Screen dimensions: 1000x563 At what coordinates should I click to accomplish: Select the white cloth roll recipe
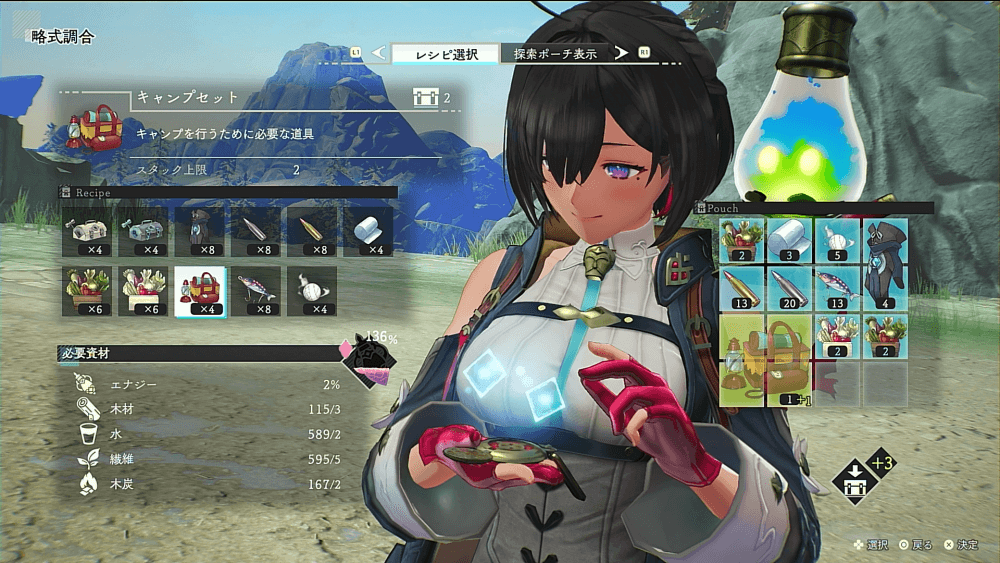click(x=368, y=231)
